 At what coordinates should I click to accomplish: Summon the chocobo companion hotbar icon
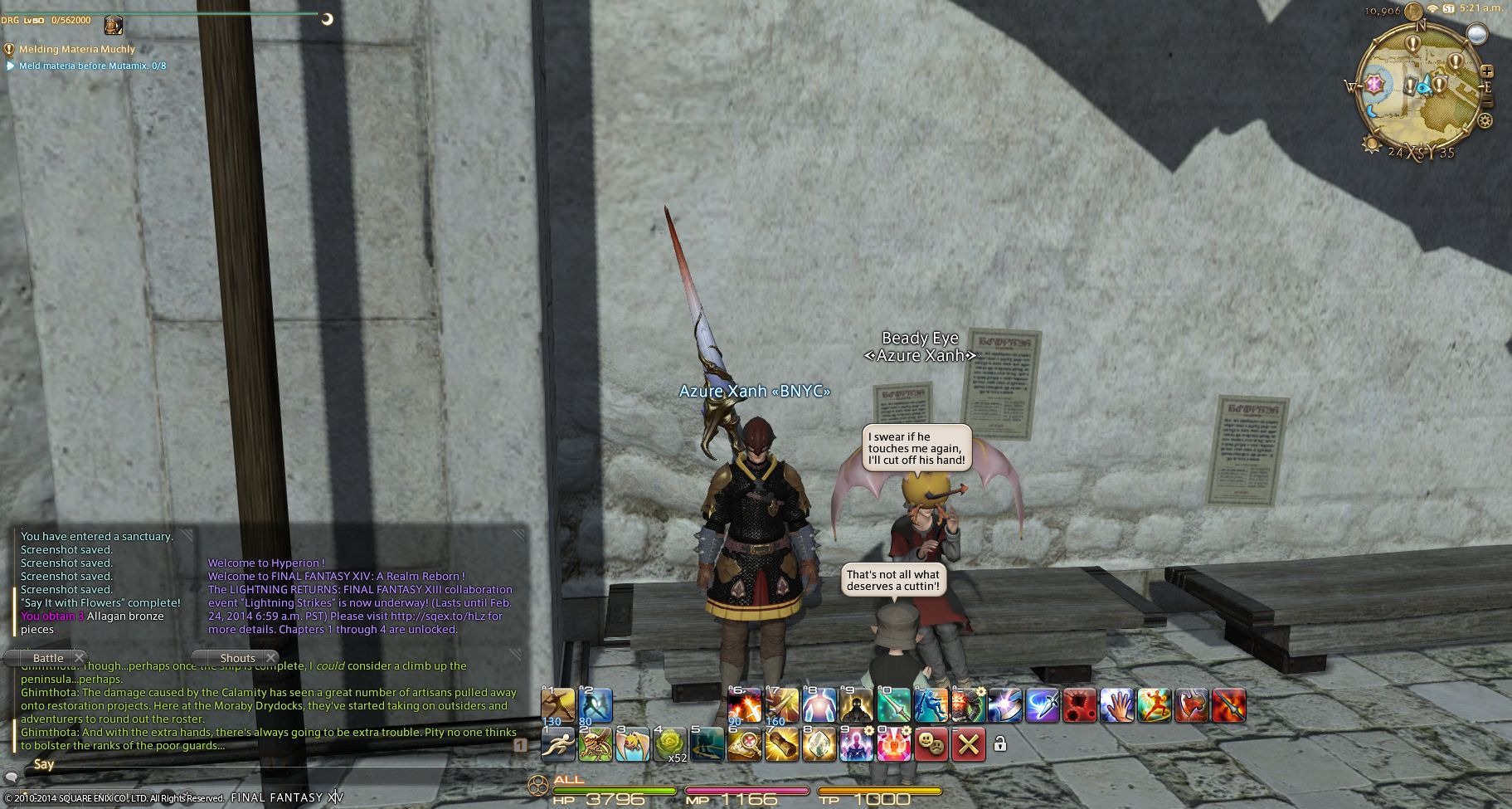pos(632,744)
